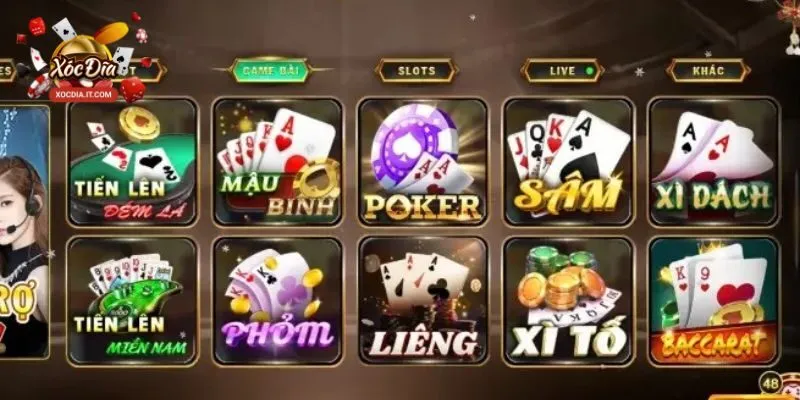The height and width of the screenshot is (400, 800).
Task: Open the Mậu Binh card game
Action: click(277, 162)
